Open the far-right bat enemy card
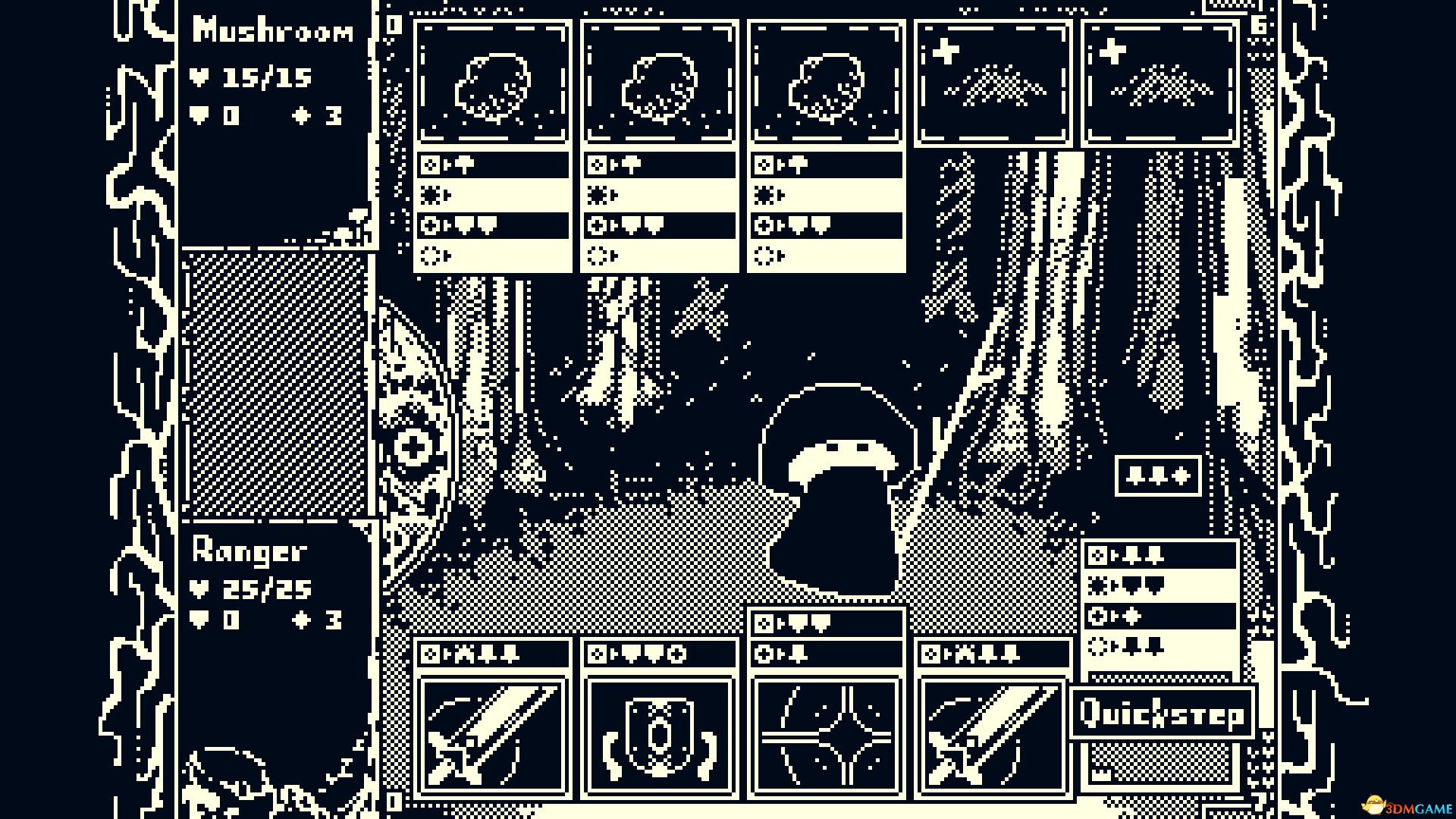The width and height of the screenshot is (1456, 819). point(1160,80)
